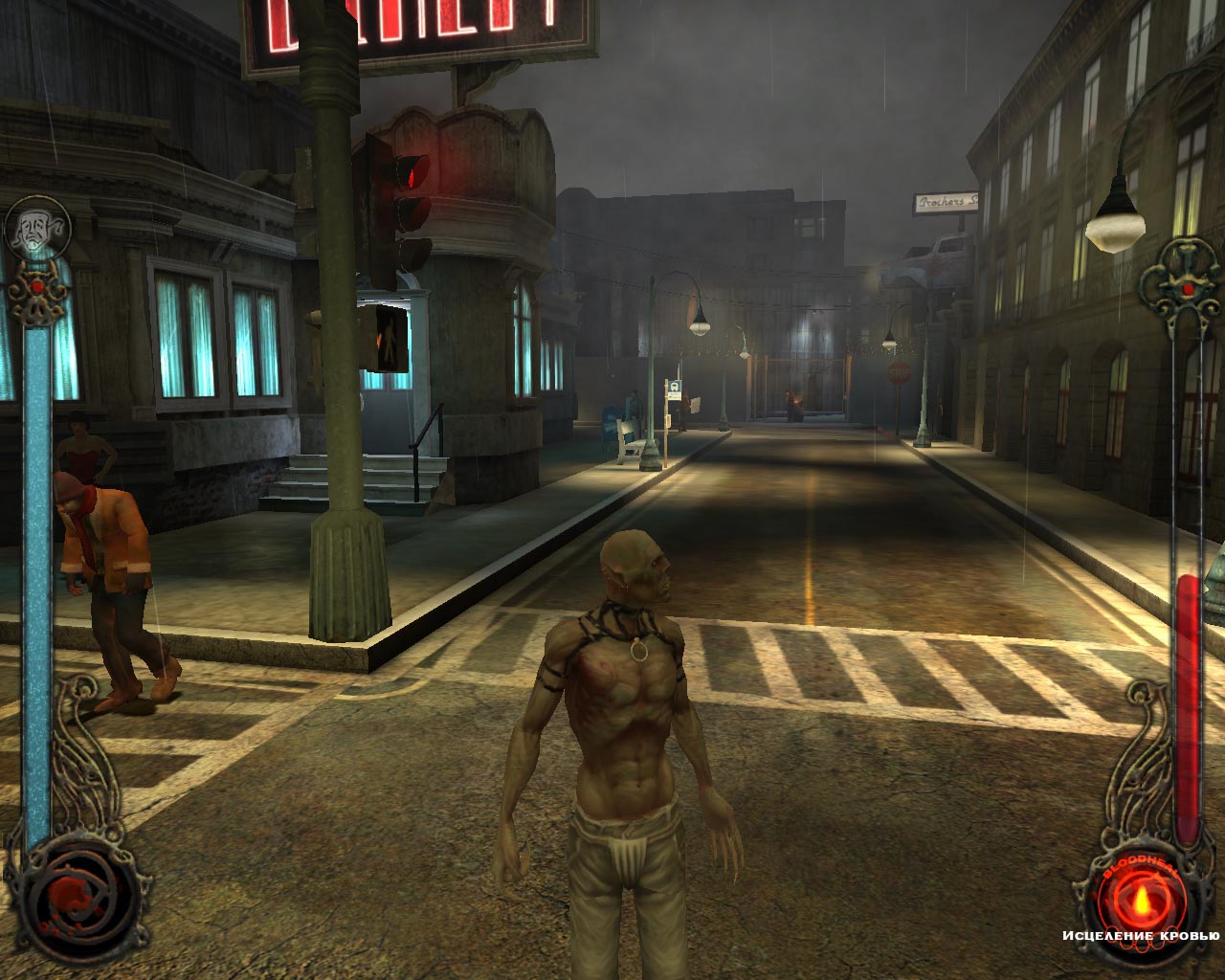The width and height of the screenshot is (1225, 980).
Task: Activate the Bloodheal discipline icon
Action: (x=1140, y=894)
